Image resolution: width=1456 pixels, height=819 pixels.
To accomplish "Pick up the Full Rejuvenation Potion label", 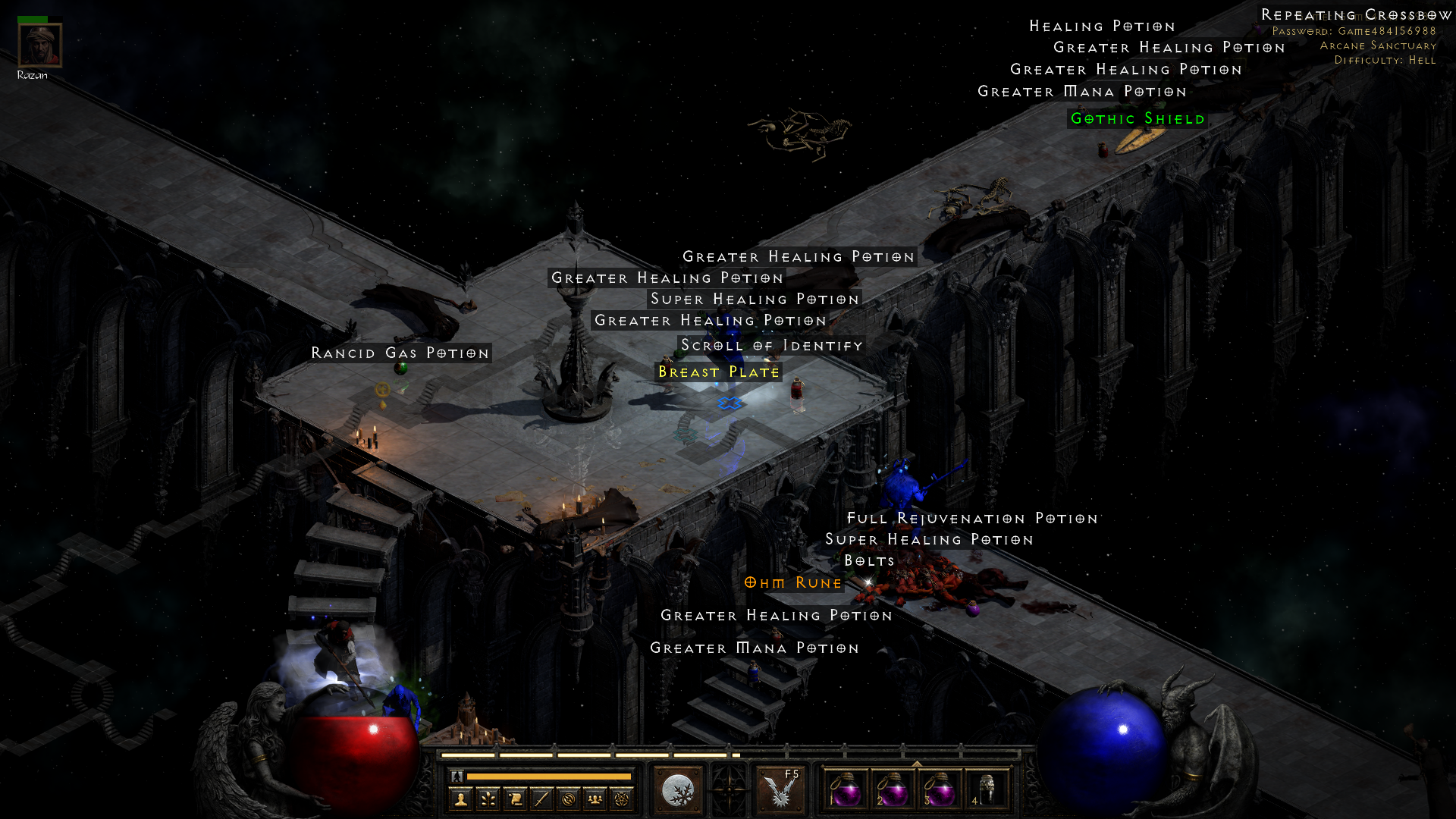I will (x=972, y=519).
